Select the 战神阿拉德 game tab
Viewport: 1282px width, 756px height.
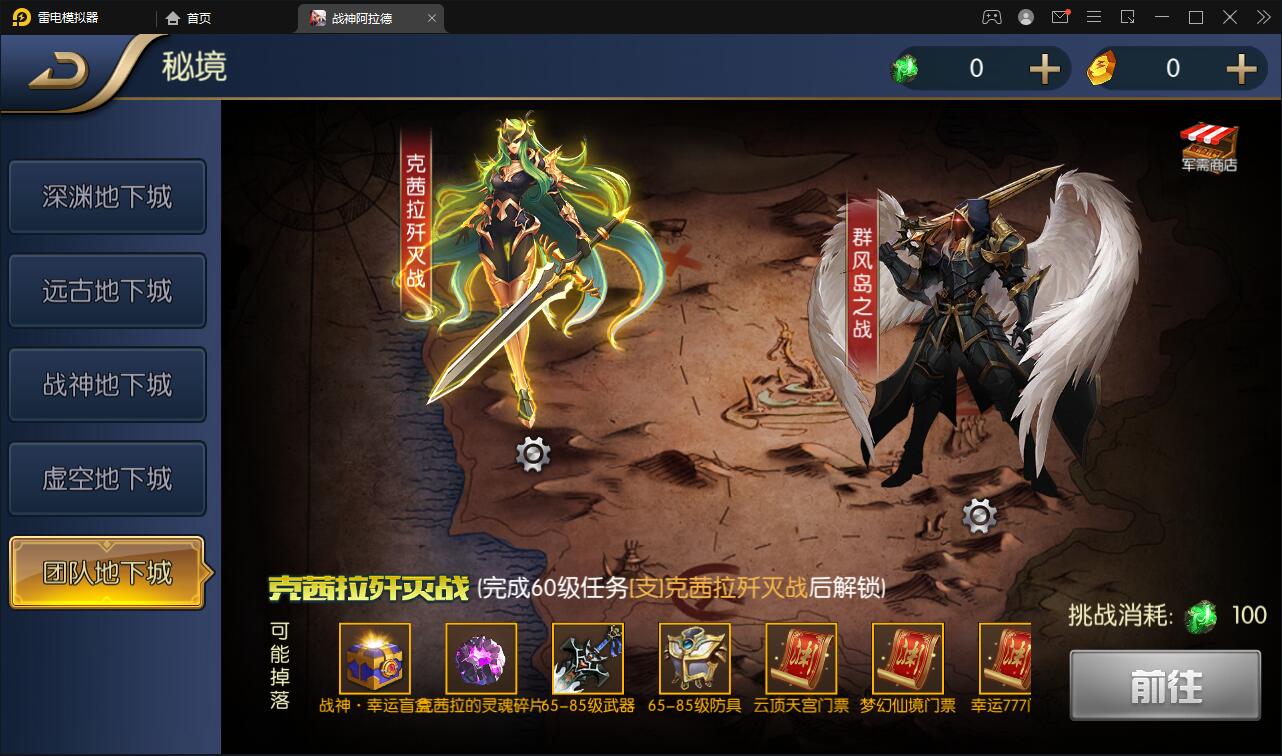(365, 17)
